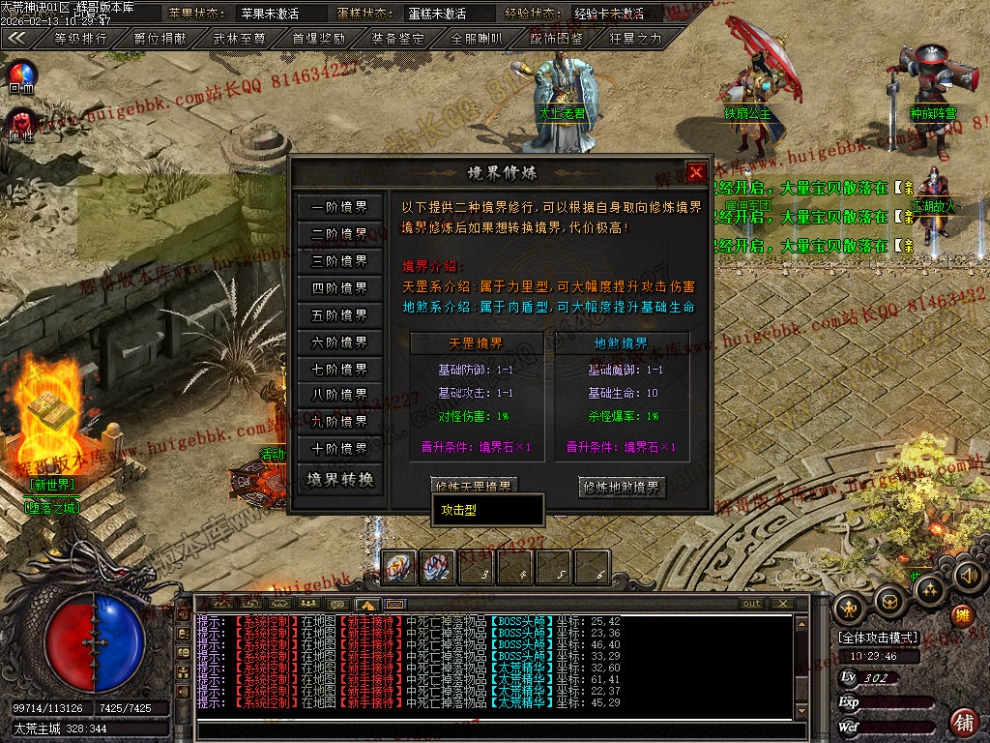Open 装备鉴定 equipment appraisal
The image size is (990, 743).
[x=397, y=39]
